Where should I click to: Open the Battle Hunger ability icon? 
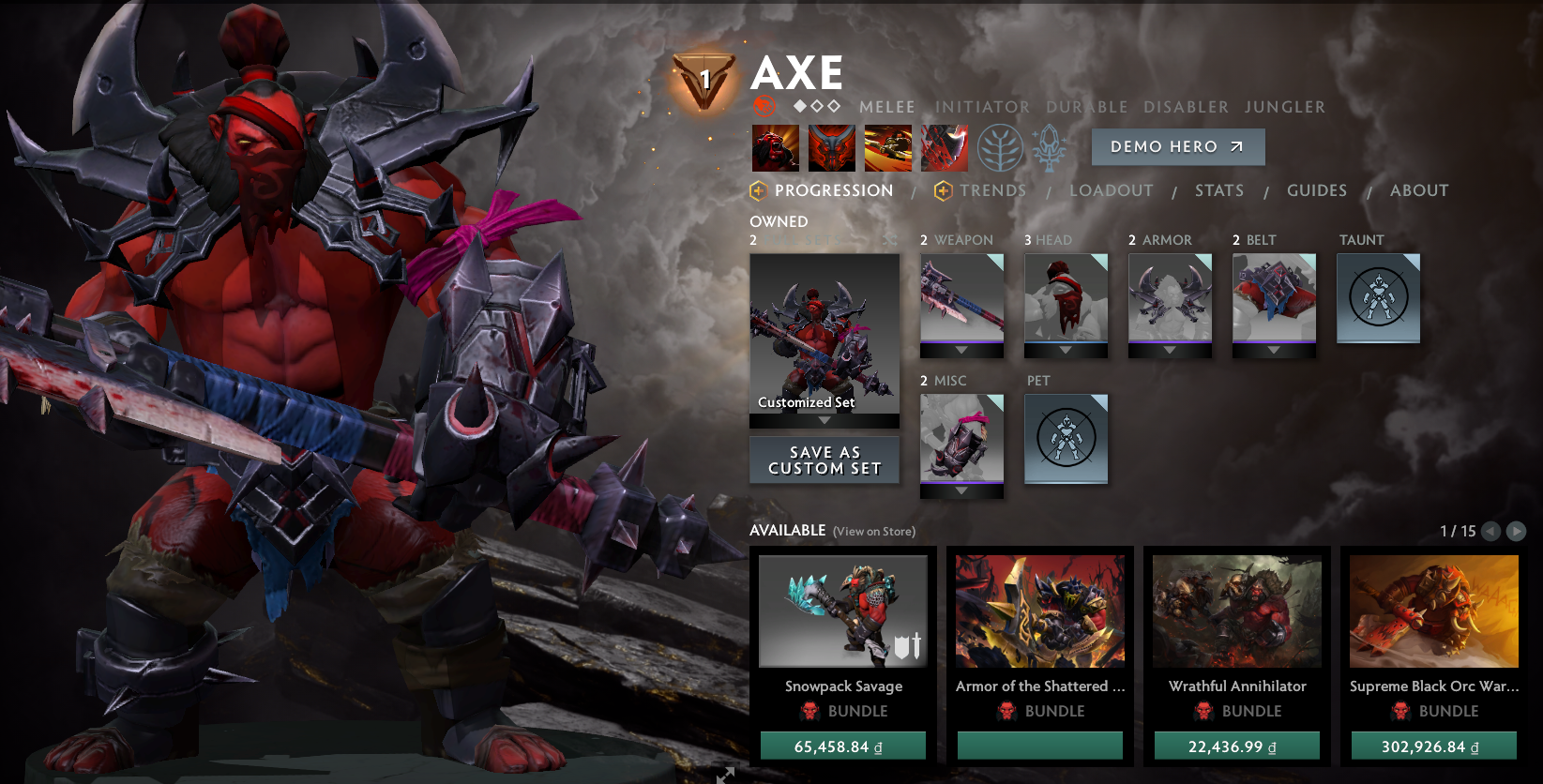[x=832, y=147]
